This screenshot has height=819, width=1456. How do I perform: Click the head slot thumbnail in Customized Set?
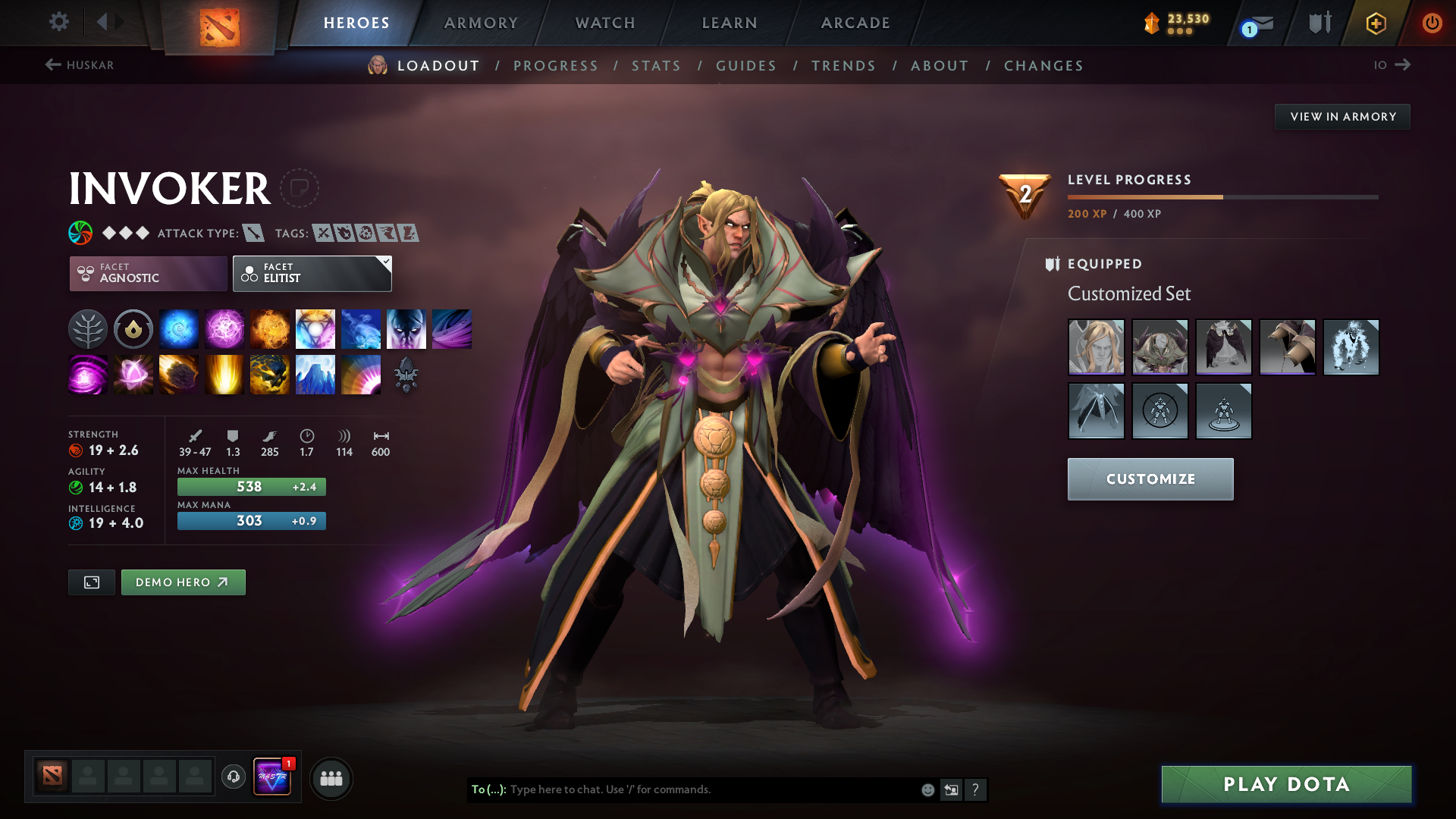point(1096,347)
